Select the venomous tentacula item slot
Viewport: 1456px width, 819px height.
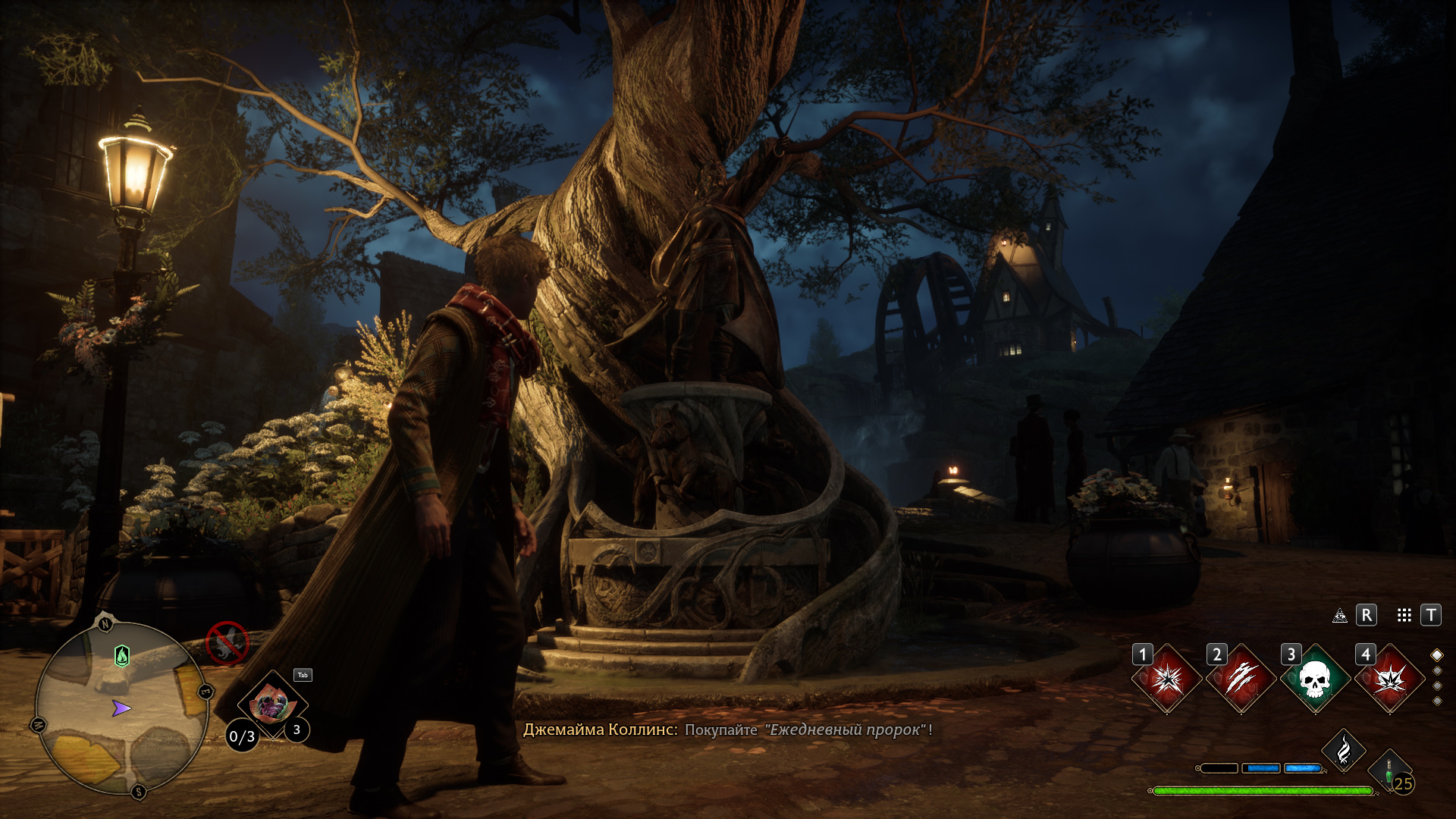[271, 705]
